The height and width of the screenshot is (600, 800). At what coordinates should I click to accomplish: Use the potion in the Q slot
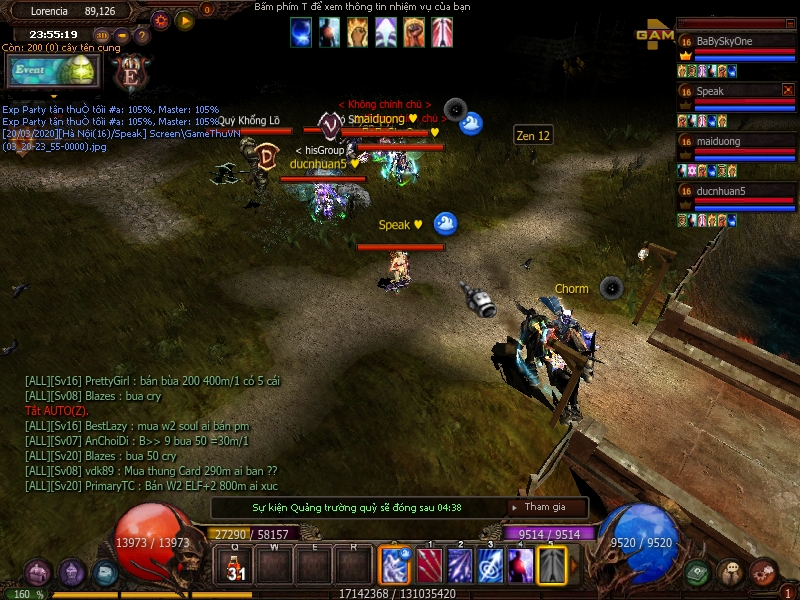235,565
